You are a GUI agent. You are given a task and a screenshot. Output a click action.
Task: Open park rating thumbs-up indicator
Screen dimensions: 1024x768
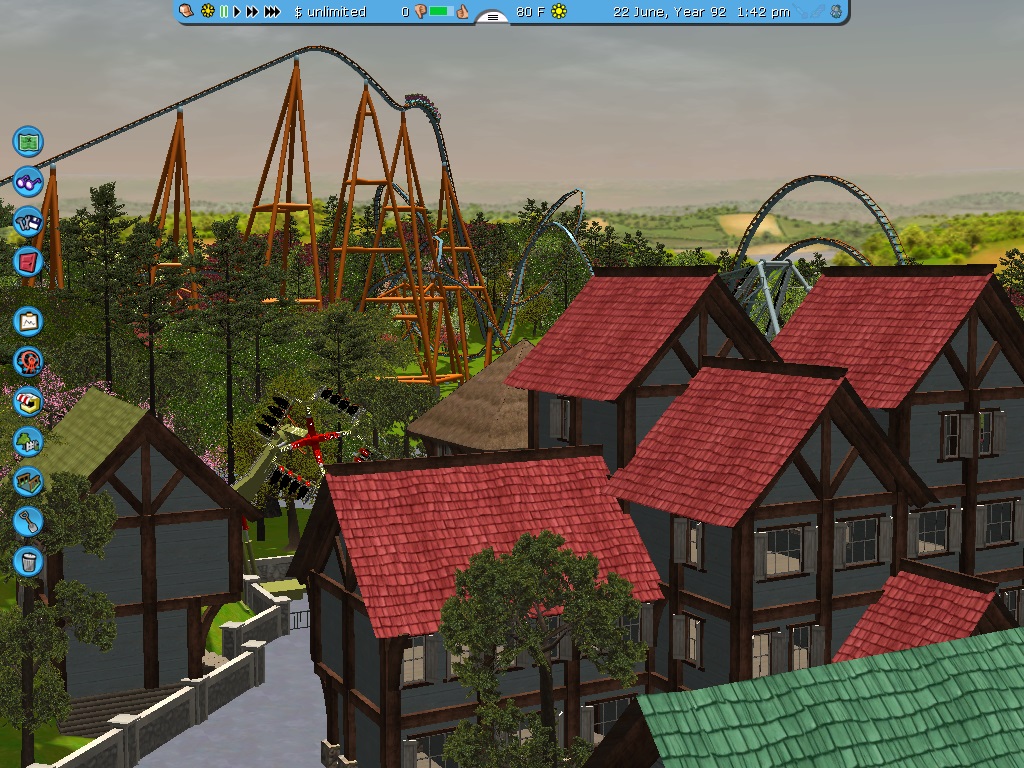click(462, 12)
